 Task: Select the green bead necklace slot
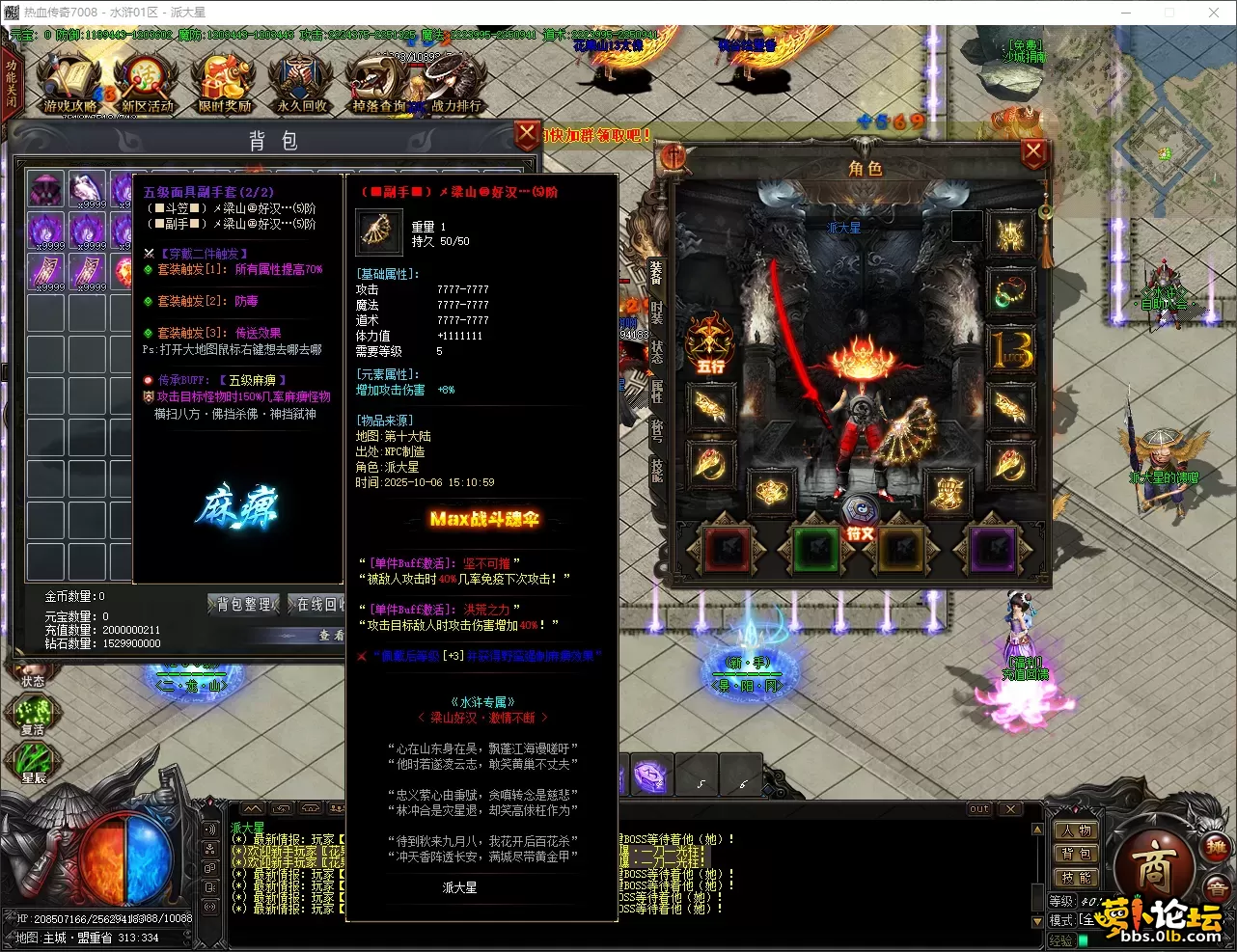tap(1011, 291)
